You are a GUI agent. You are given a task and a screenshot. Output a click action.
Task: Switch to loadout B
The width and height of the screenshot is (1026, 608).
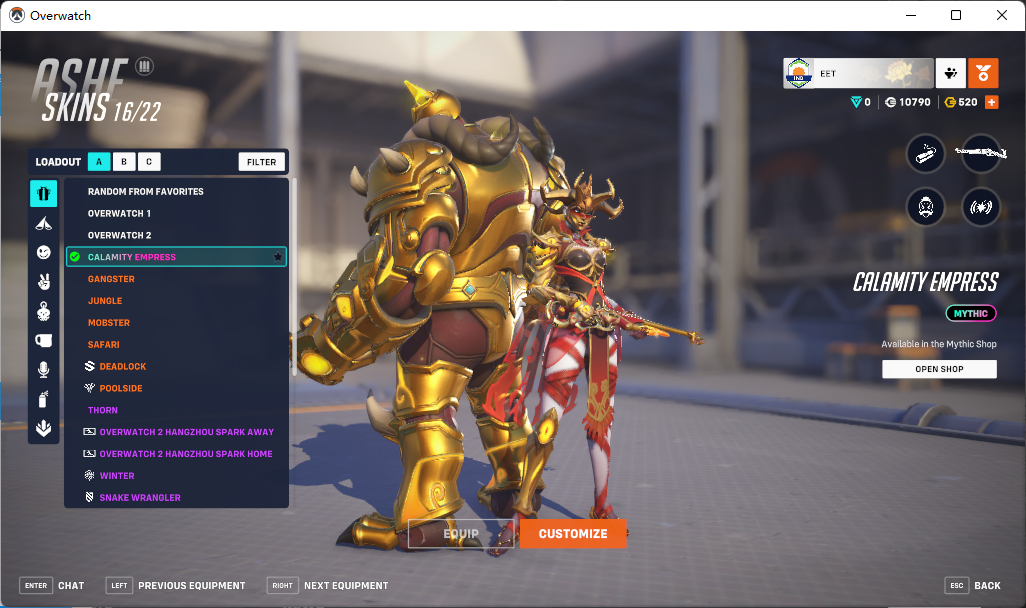[x=124, y=162]
